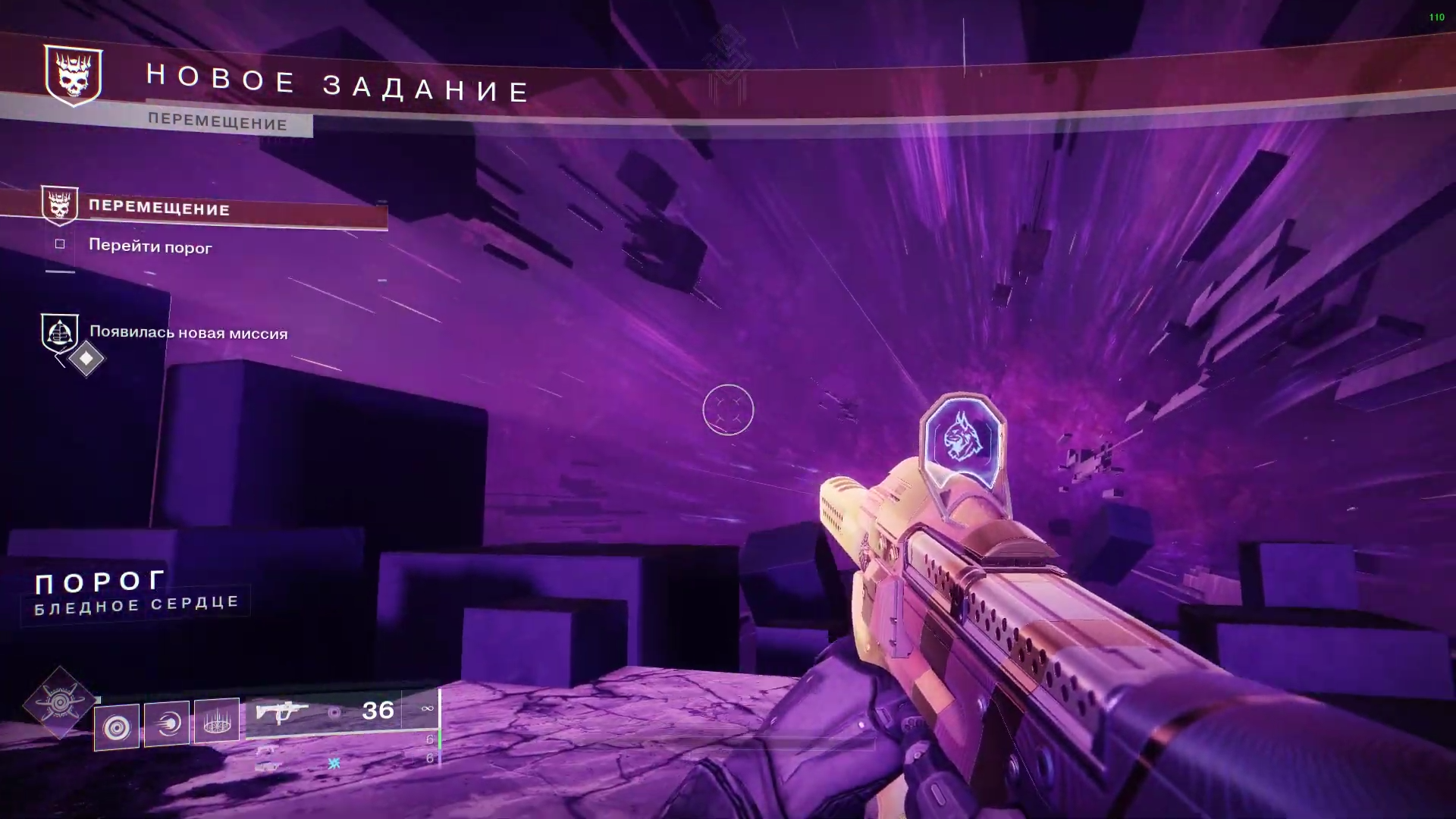Viewport: 1456px width, 819px height.
Task: Activate the vortex grenade ability icon
Action: tap(117, 727)
